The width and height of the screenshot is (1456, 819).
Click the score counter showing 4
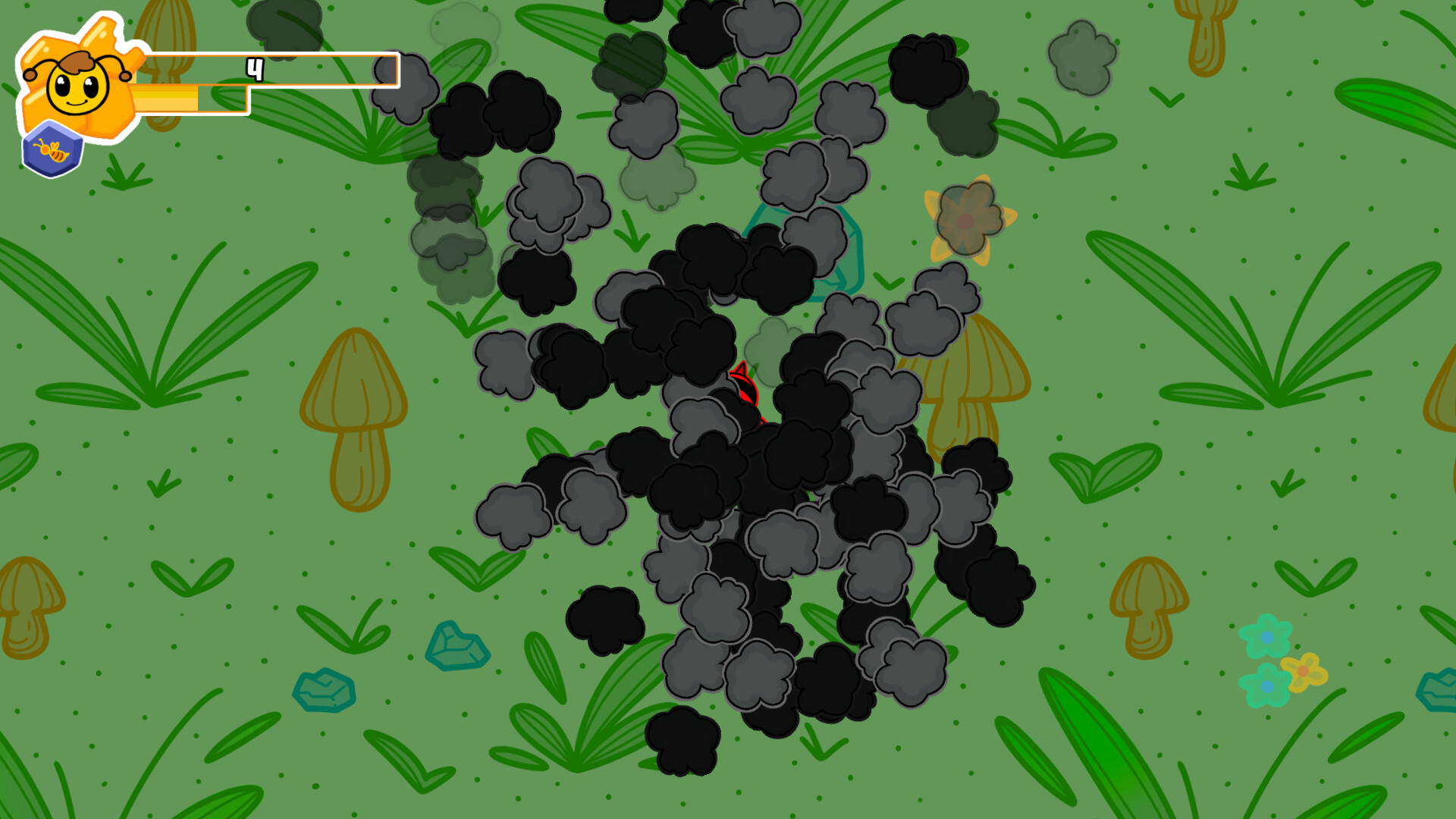point(255,71)
